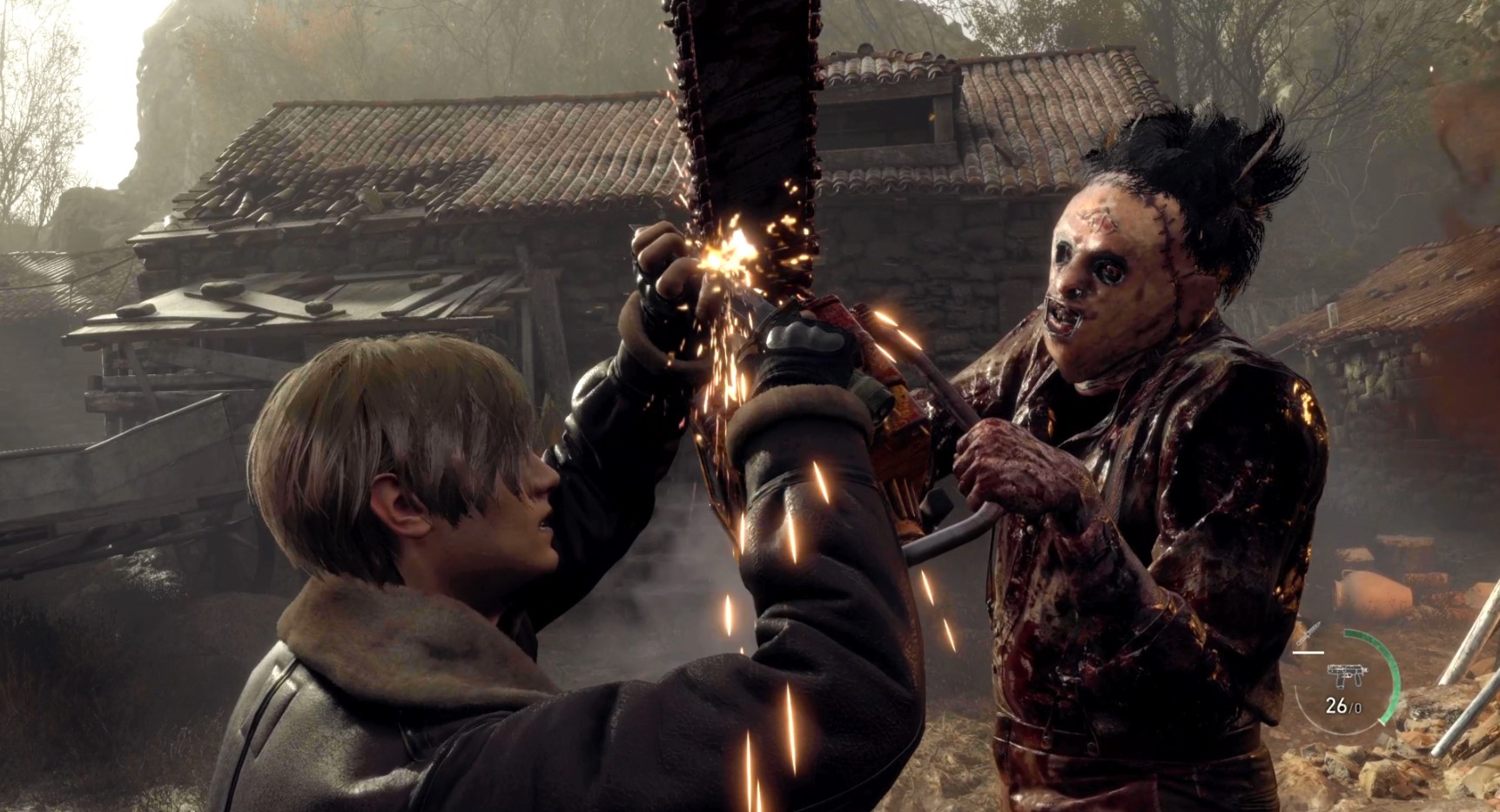1500x812 pixels.
Task: Click the knife durability bar under the knife icon
Action: click(1308, 653)
